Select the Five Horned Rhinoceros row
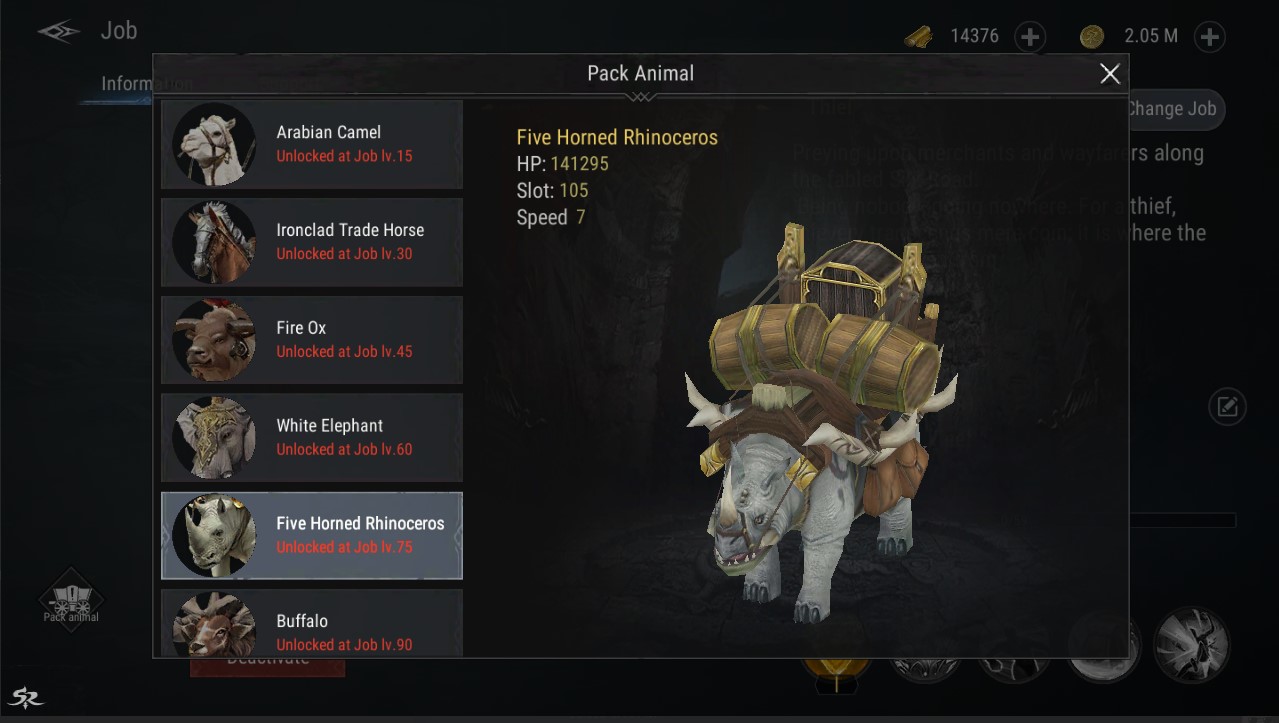Screen dimensions: 1279x723 coord(312,535)
